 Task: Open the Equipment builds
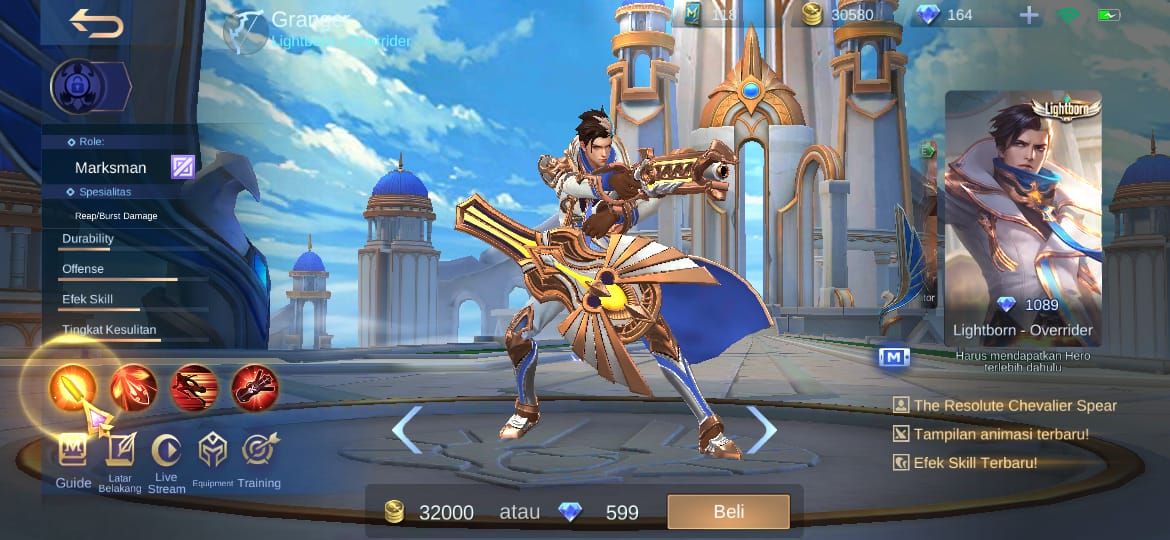[213, 461]
